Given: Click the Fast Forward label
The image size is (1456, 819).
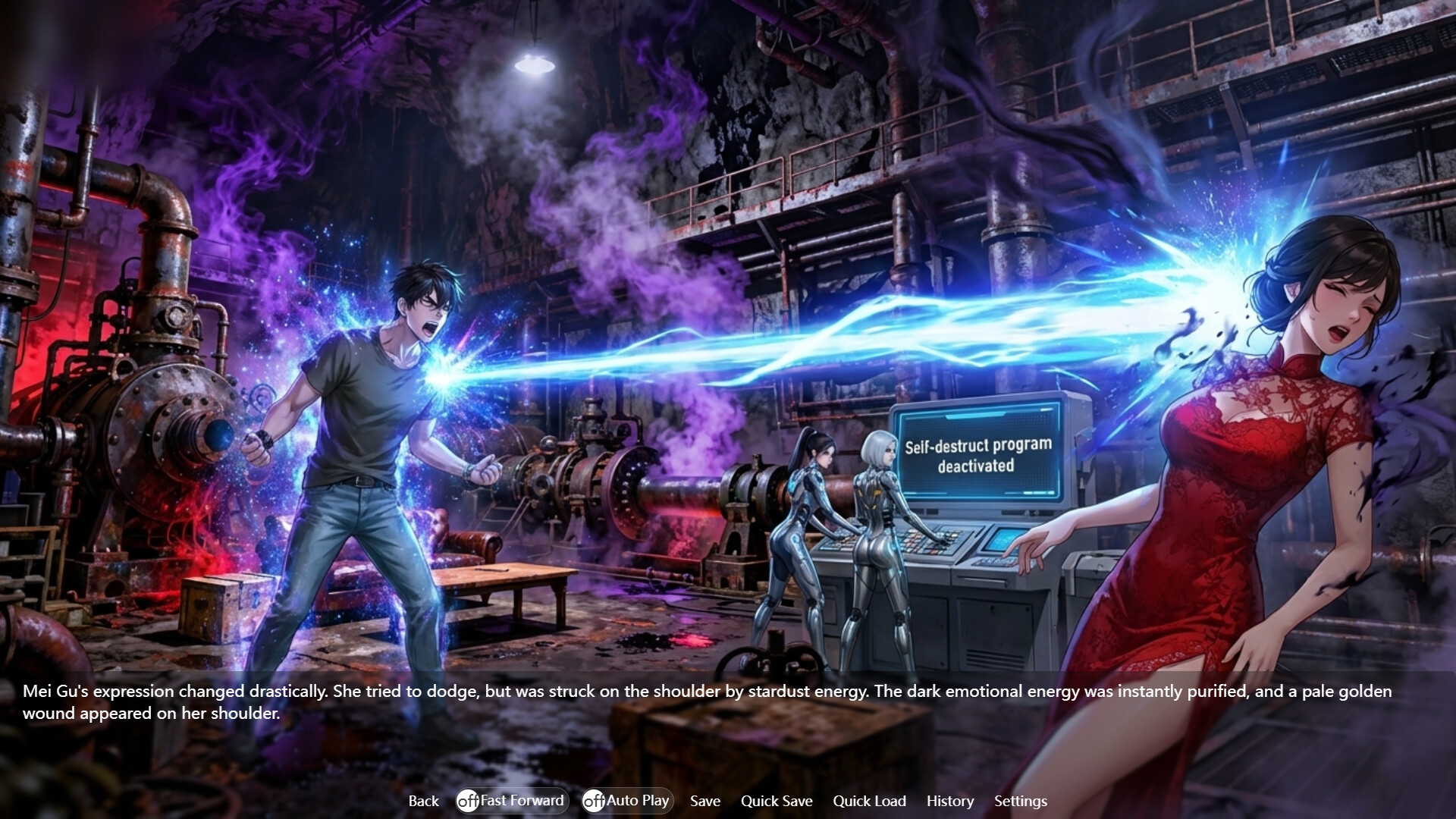Looking at the screenshot, I should (x=522, y=800).
